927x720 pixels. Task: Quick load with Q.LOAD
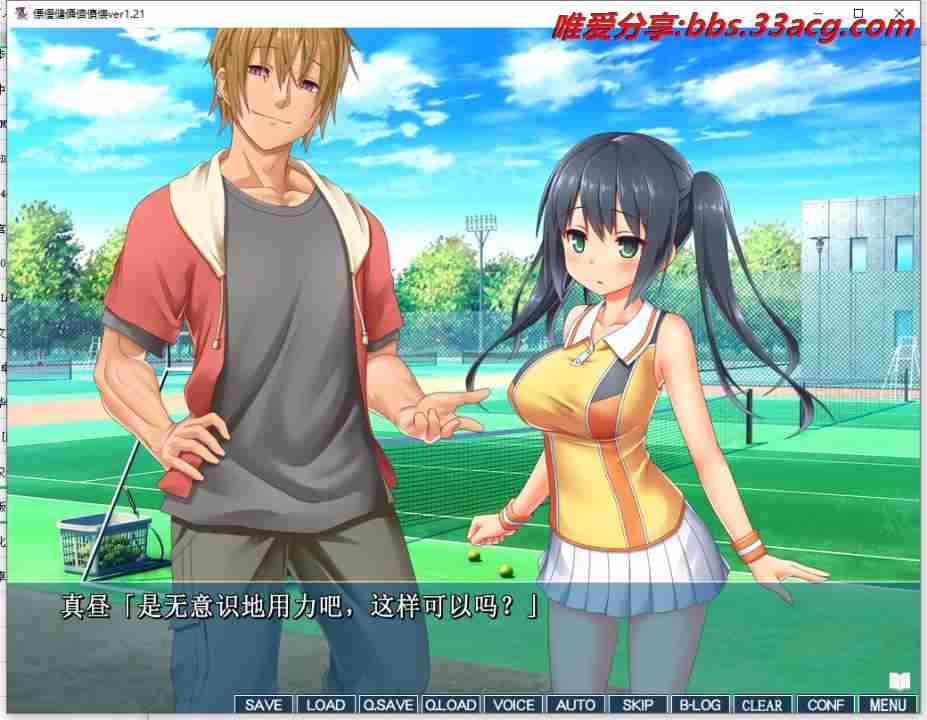(x=451, y=705)
